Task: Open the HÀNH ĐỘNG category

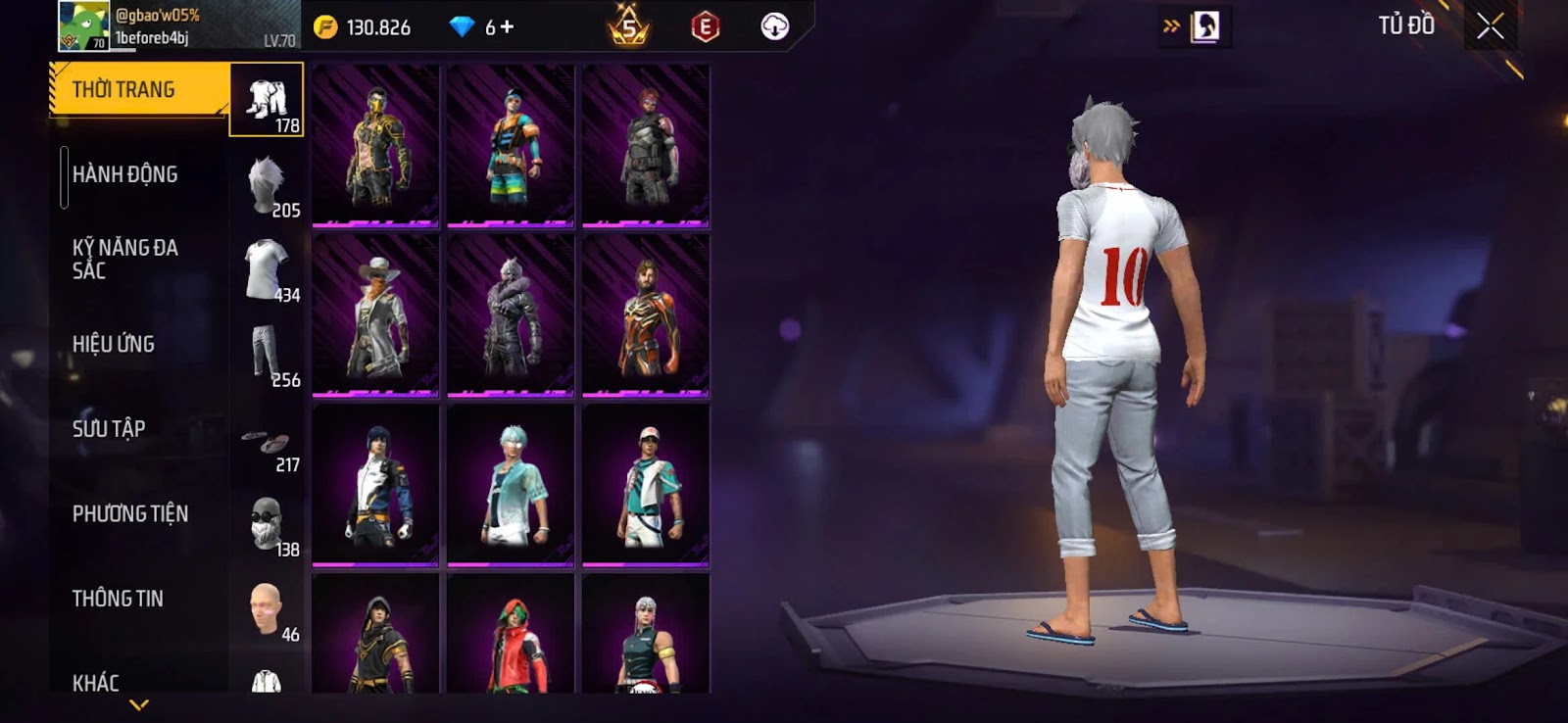Action: (125, 174)
